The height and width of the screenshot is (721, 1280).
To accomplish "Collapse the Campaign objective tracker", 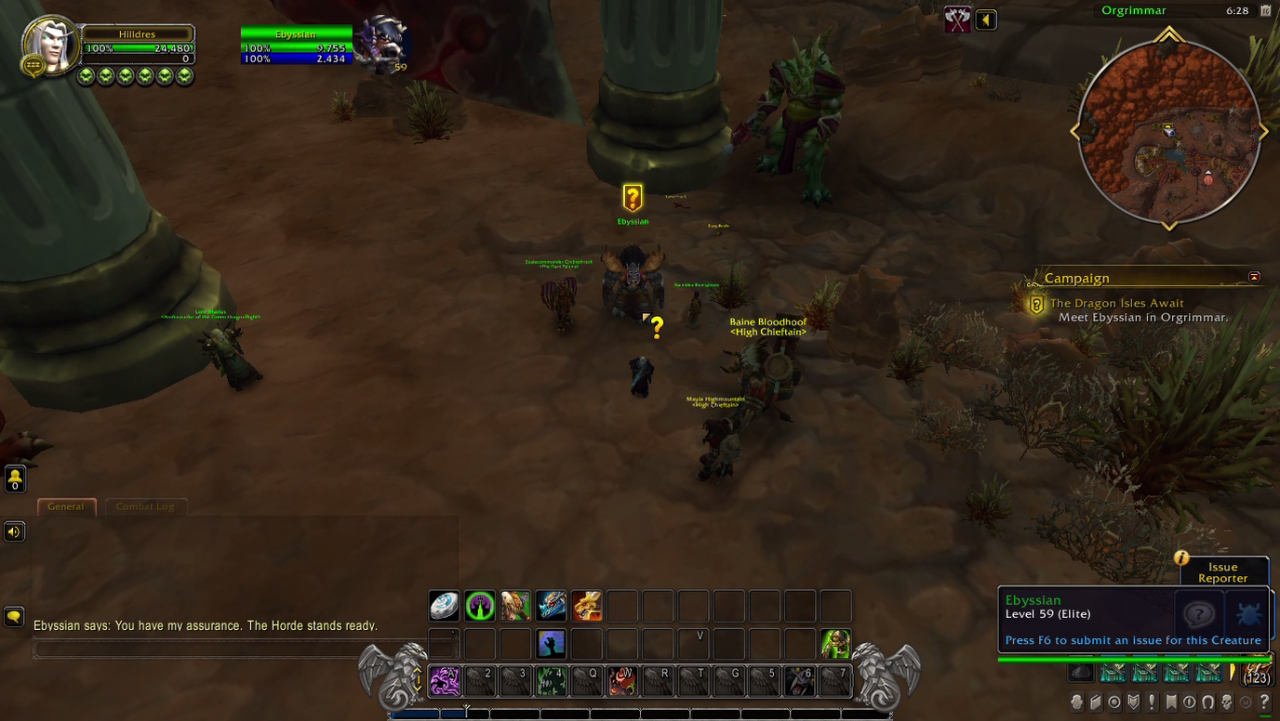I will point(1254,277).
